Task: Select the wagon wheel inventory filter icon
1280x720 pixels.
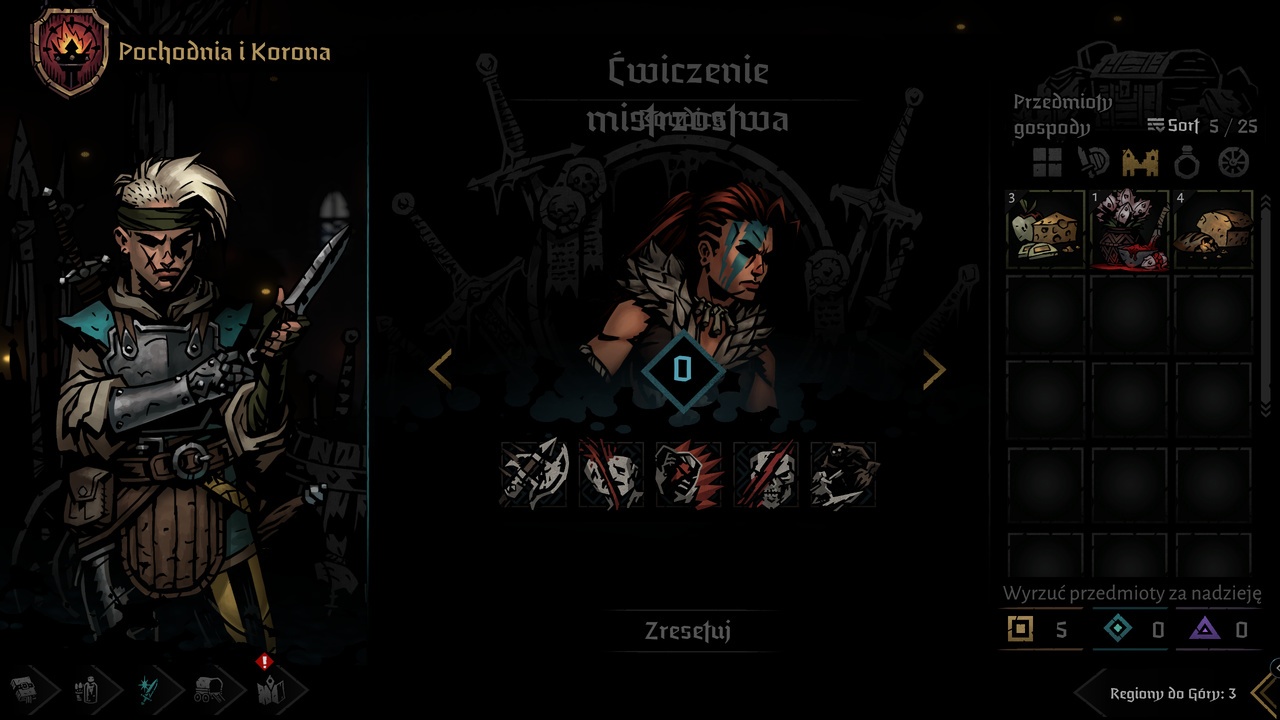Action: (x=1232, y=160)
